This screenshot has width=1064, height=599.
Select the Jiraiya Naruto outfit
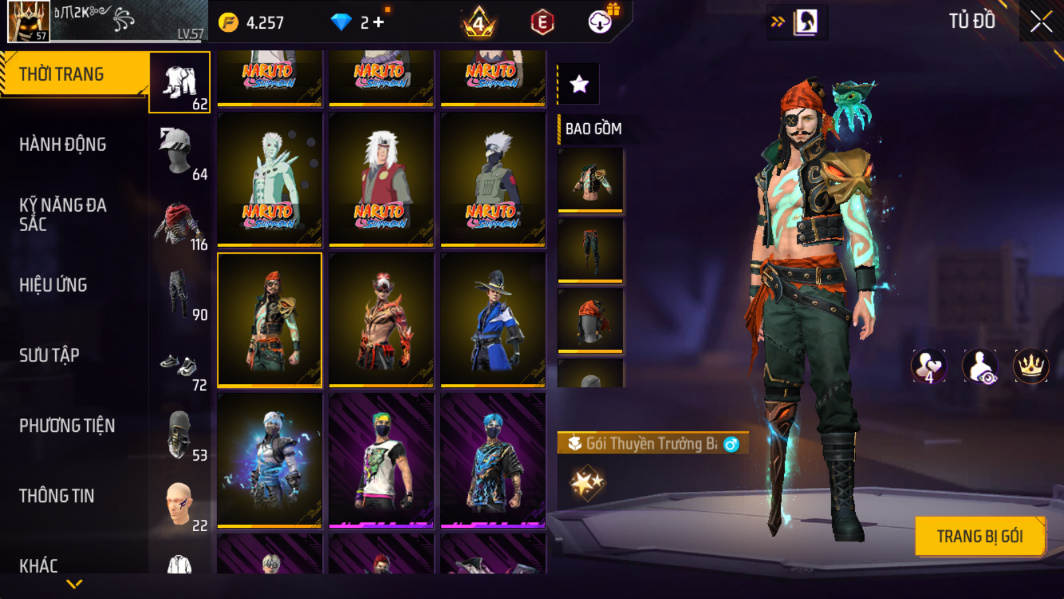381,178
